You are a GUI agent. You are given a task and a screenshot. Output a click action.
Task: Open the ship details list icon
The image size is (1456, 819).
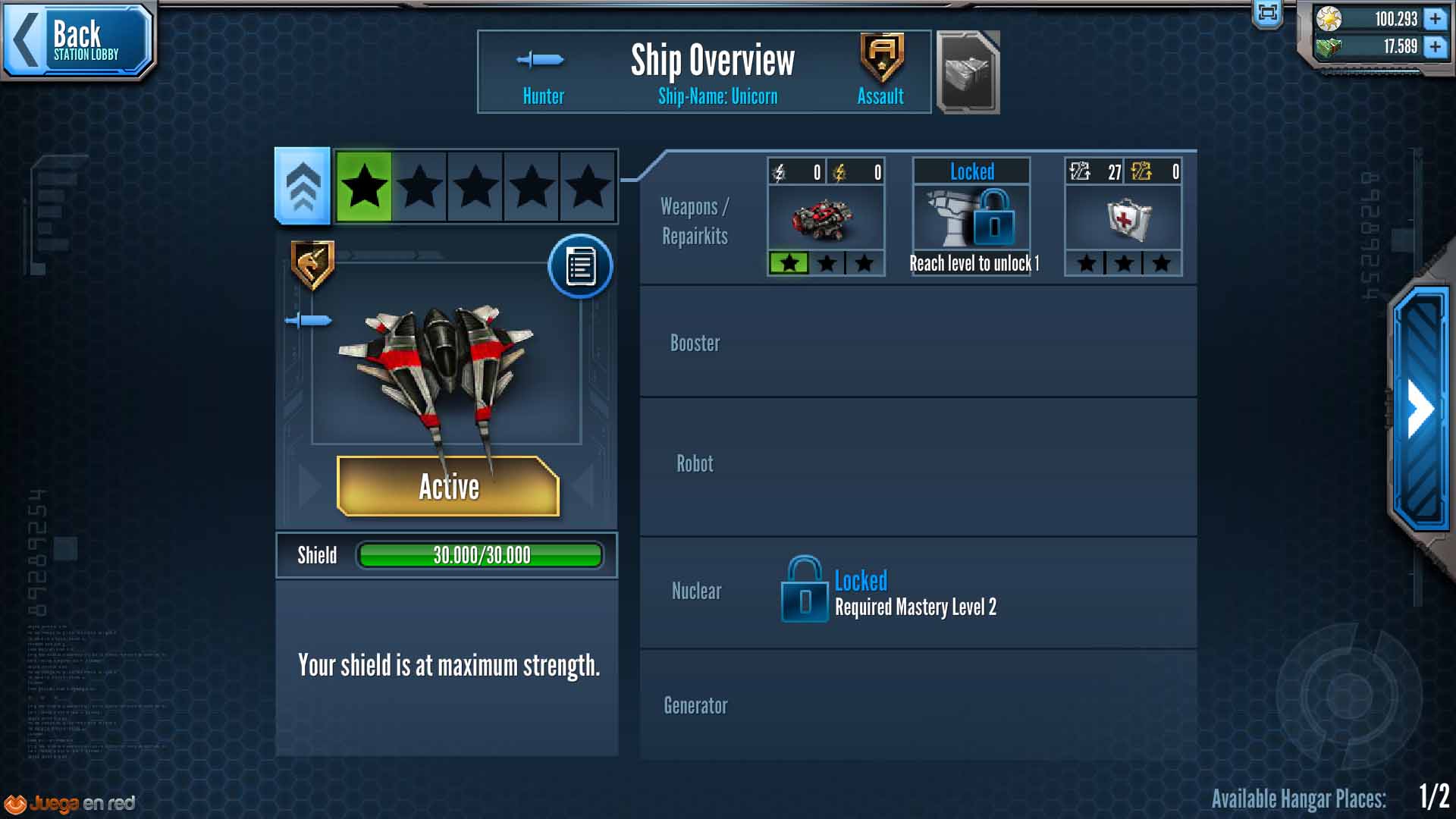pos(580,266)
